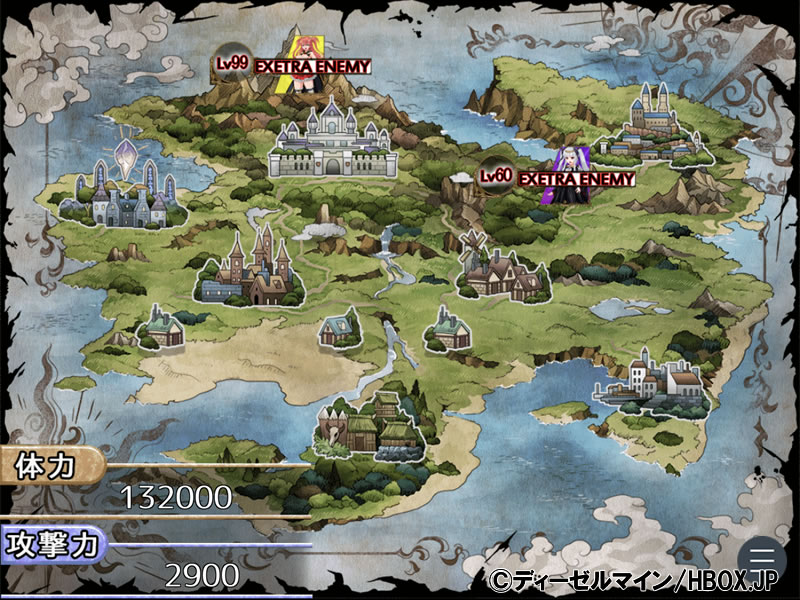This screenshot has width=800, height=600.
Task: Choose the crystal tower town location
Action: (x=120, y=193)
